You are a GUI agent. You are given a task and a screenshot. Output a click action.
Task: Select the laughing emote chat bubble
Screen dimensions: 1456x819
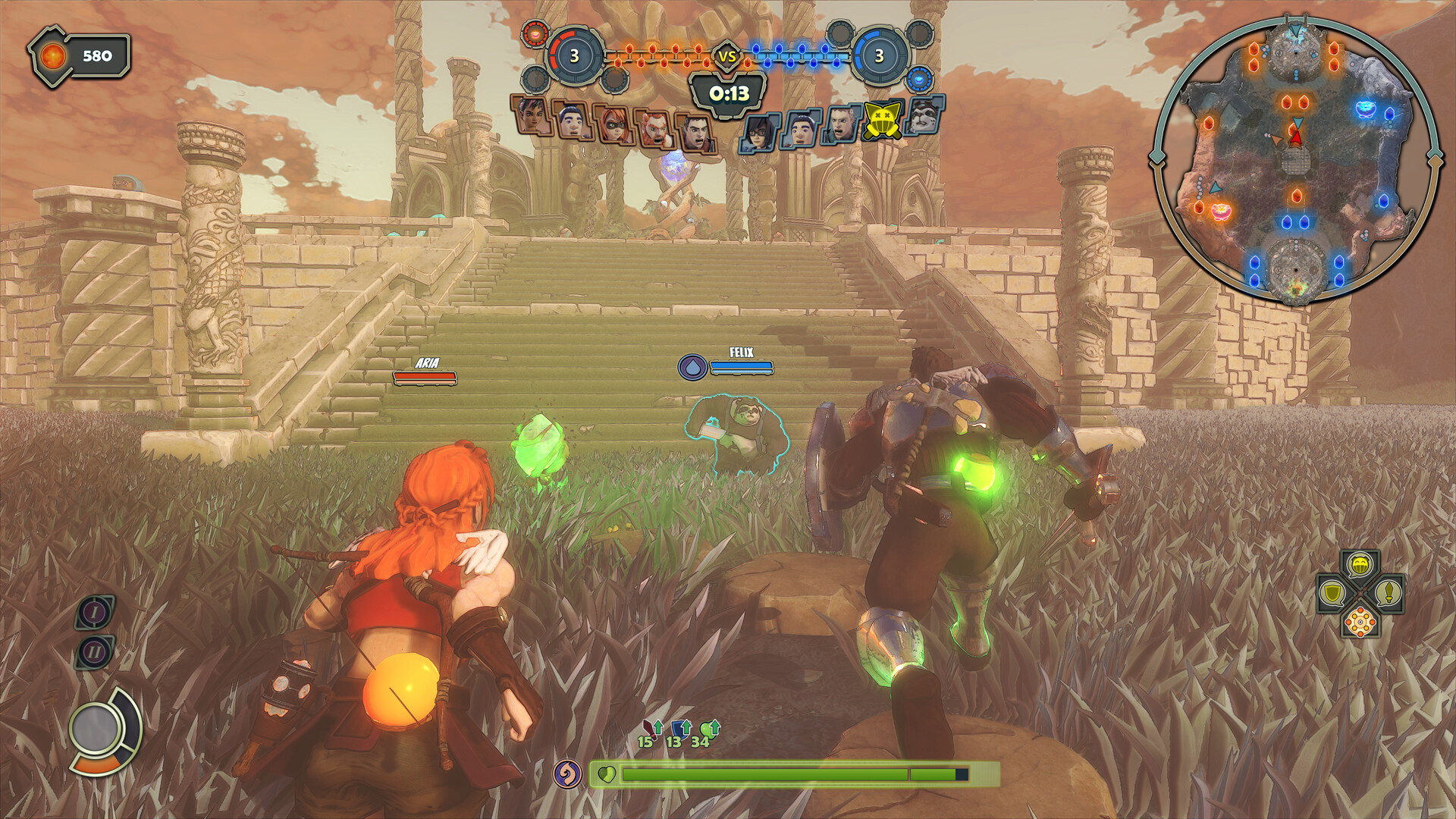[x=1360, y=565]
